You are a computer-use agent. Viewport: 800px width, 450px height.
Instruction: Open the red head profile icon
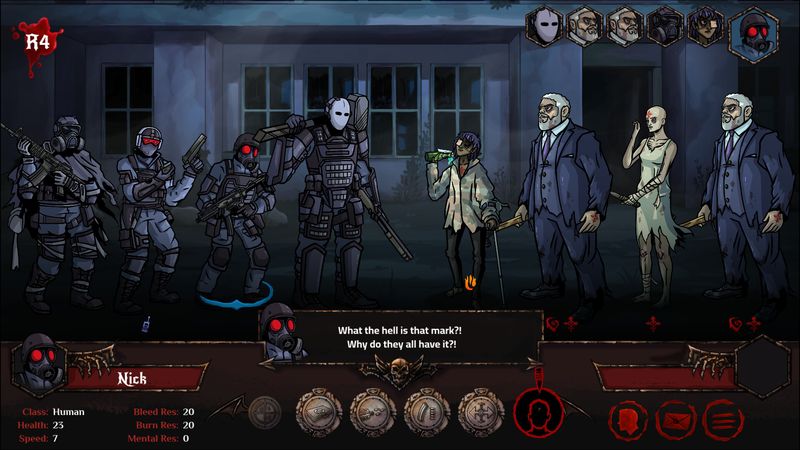627,419
